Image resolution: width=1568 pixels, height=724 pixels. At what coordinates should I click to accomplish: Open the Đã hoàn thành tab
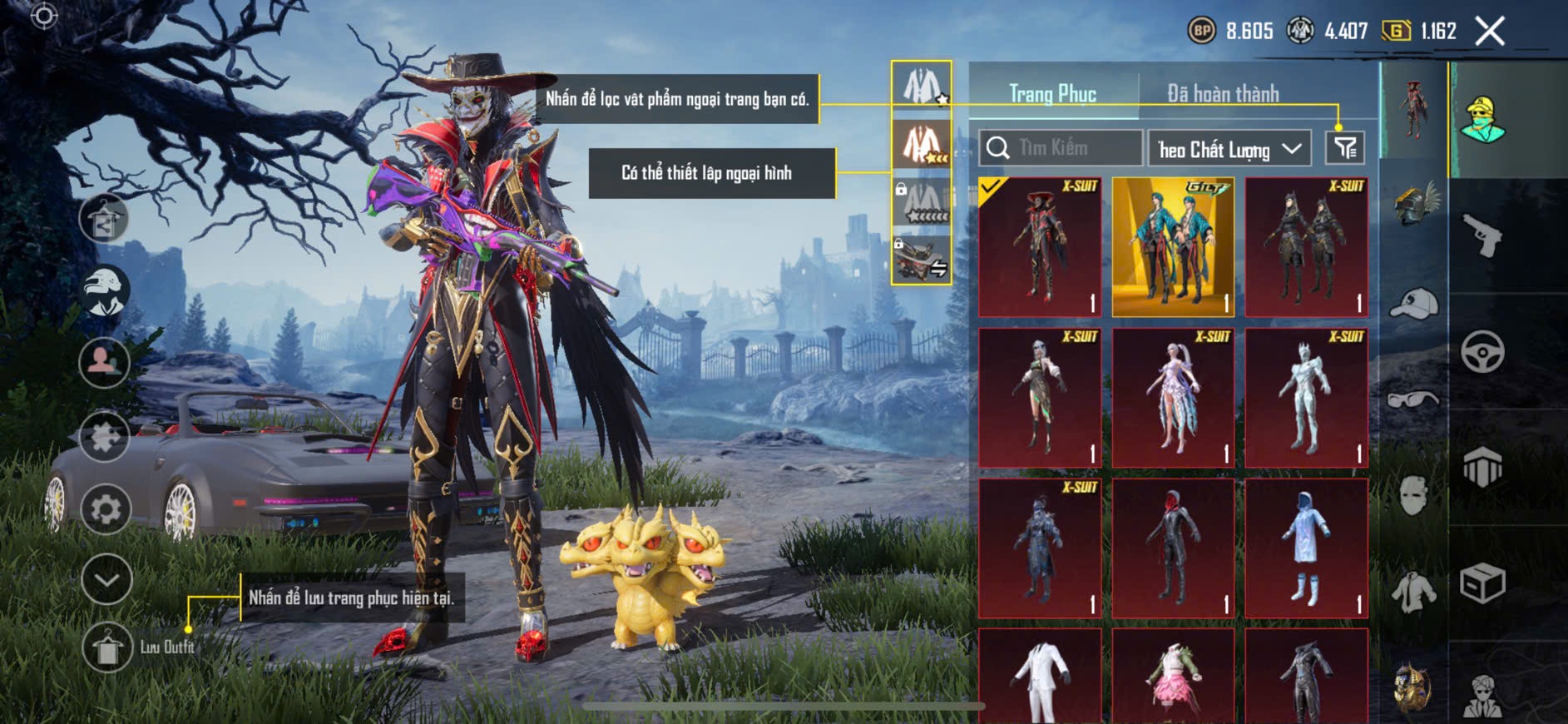pos(1223,93)
